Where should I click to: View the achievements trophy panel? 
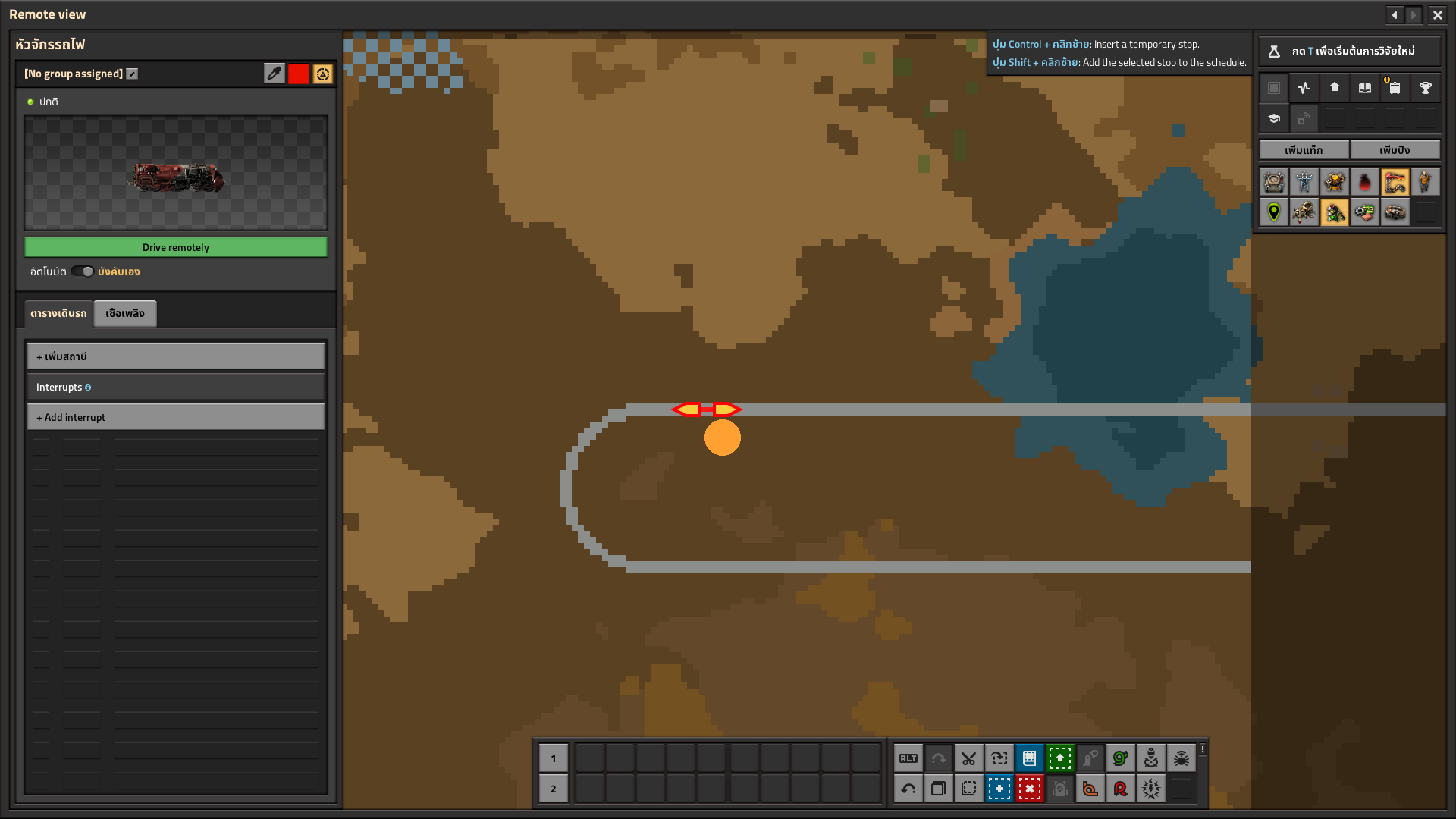[x=1426, y=87]
